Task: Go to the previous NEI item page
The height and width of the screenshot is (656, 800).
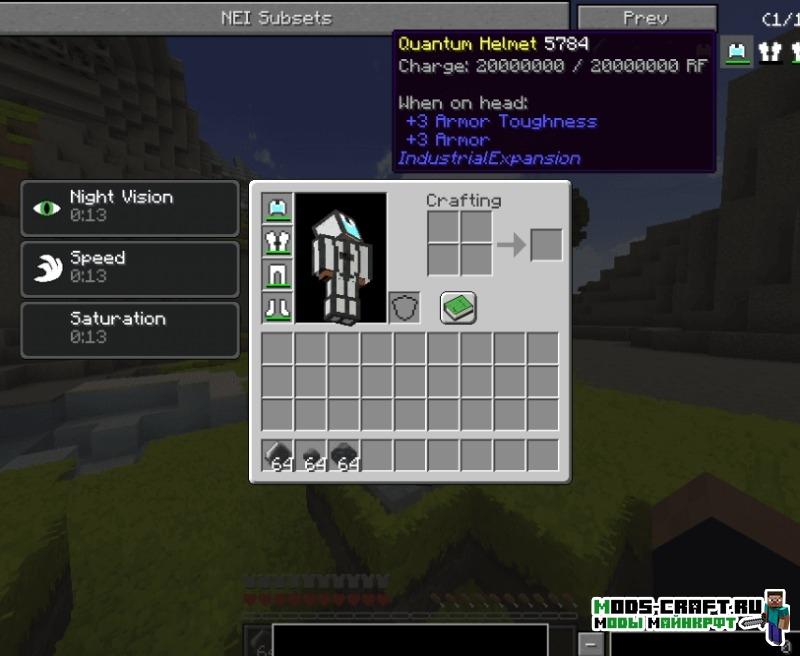Action: pyautogui.click(x=645, y=18)
